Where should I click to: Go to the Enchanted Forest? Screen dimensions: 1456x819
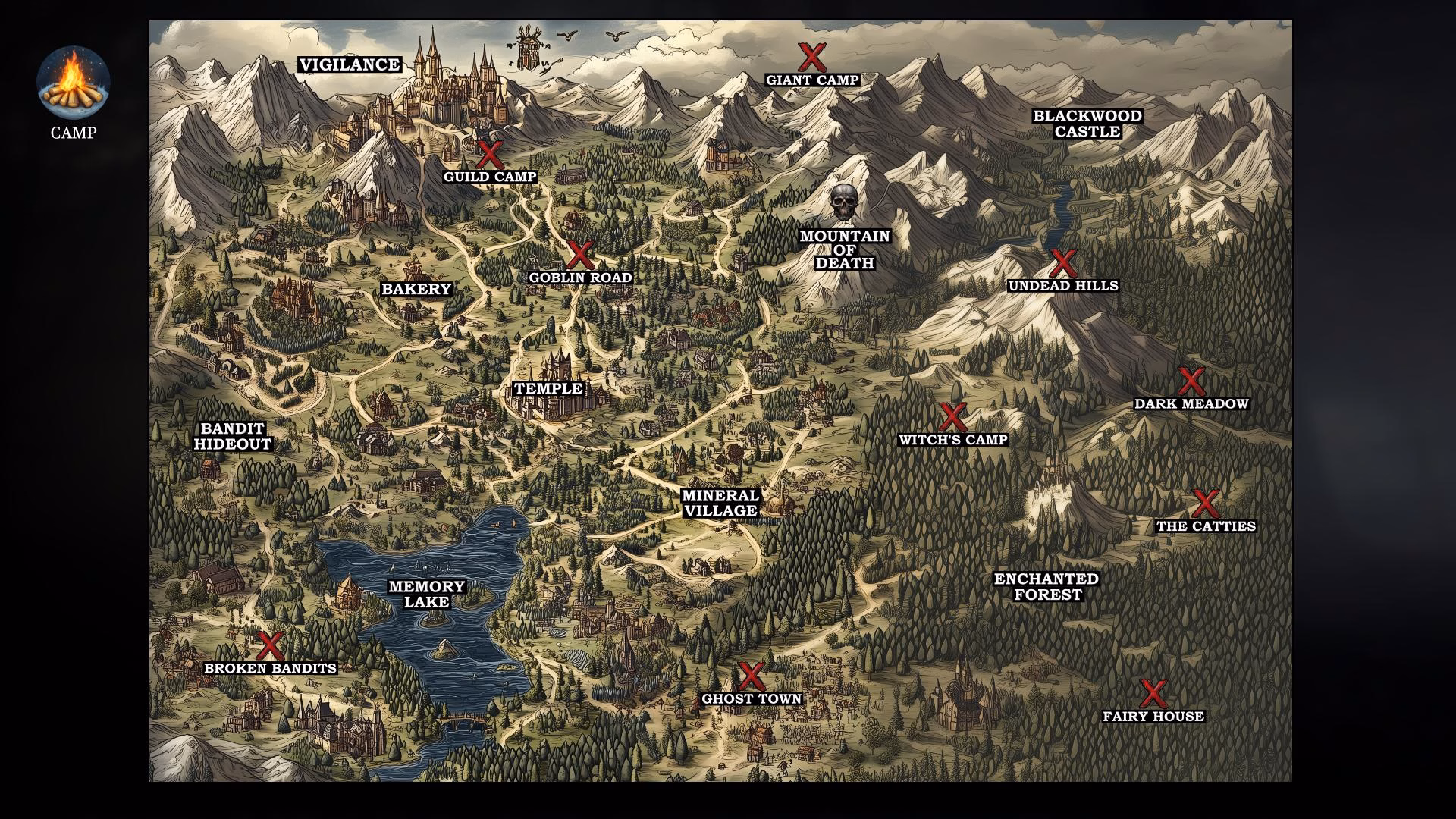(1046, 587)
